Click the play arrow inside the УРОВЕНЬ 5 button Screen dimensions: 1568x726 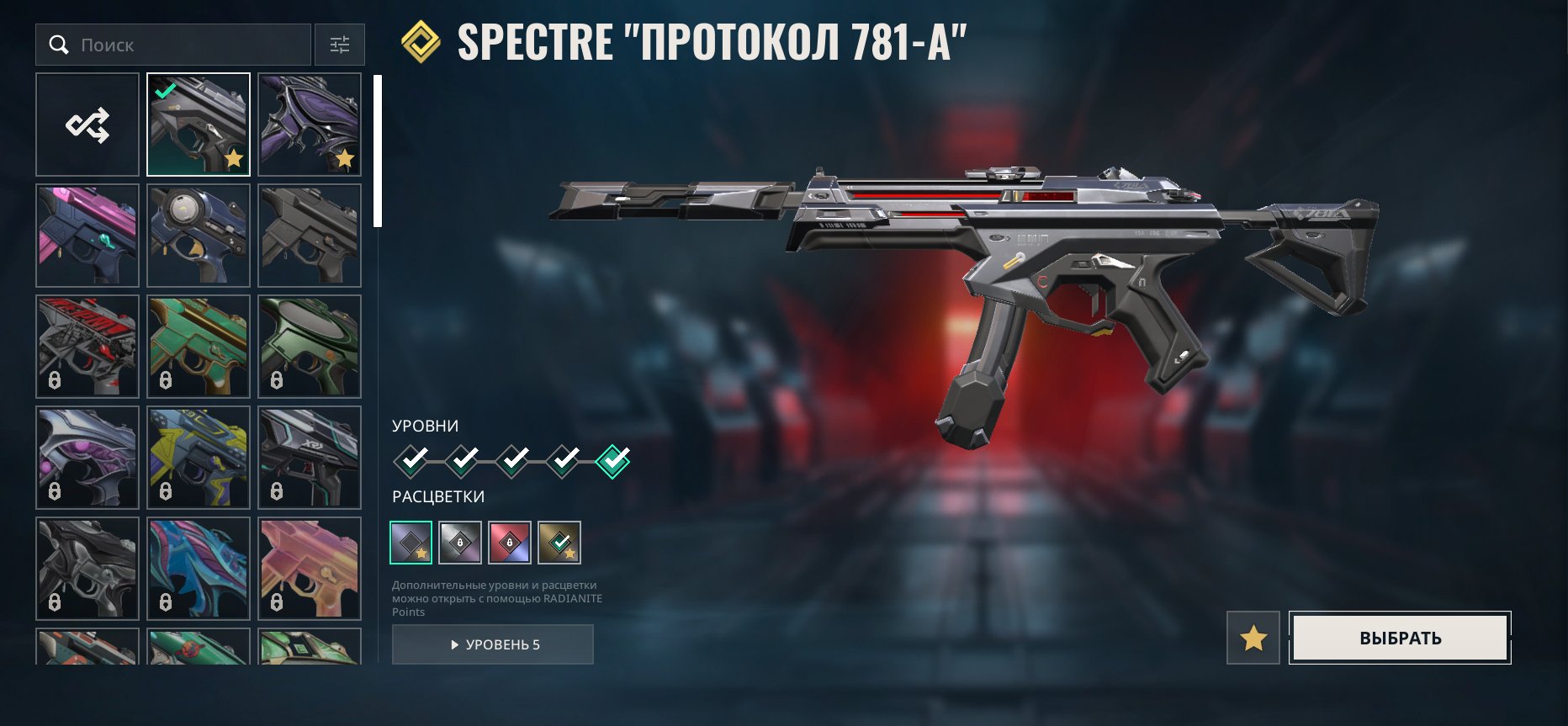pyautogui.click(x=455, y=644)
